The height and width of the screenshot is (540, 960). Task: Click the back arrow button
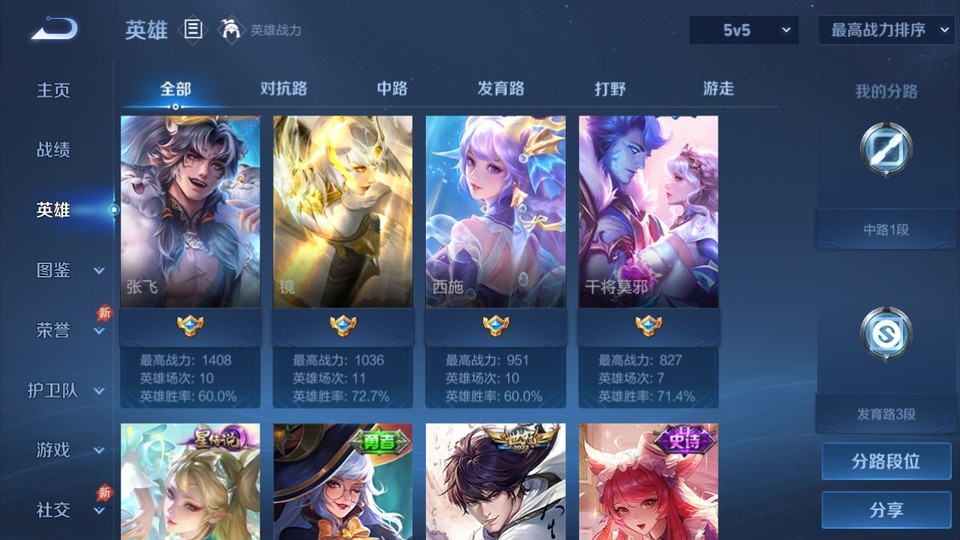(54, 30)
